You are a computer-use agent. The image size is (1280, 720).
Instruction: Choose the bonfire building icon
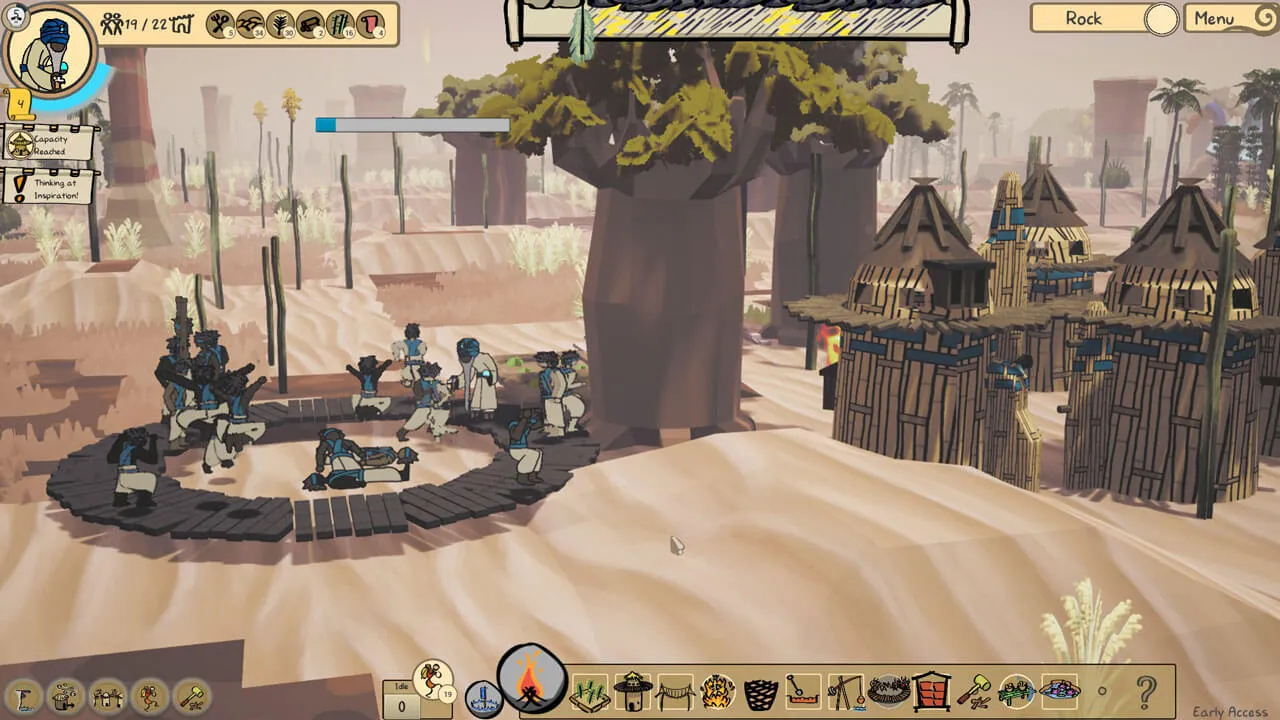point(718,691)
